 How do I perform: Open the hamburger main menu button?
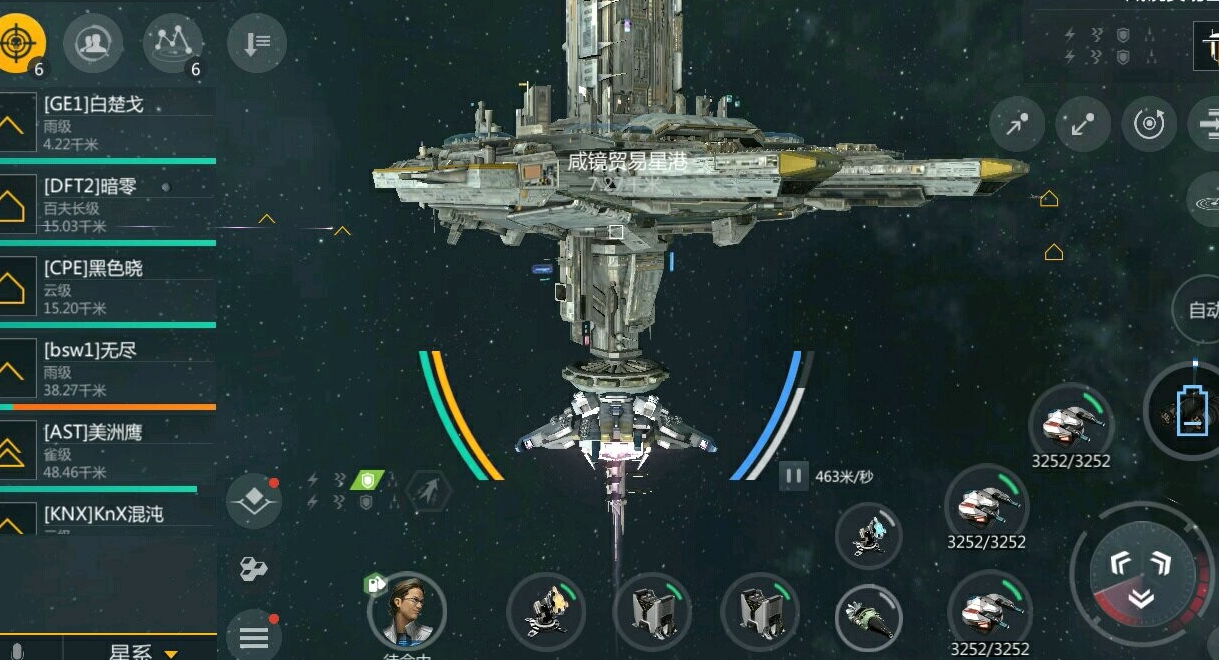coord(253,636)
